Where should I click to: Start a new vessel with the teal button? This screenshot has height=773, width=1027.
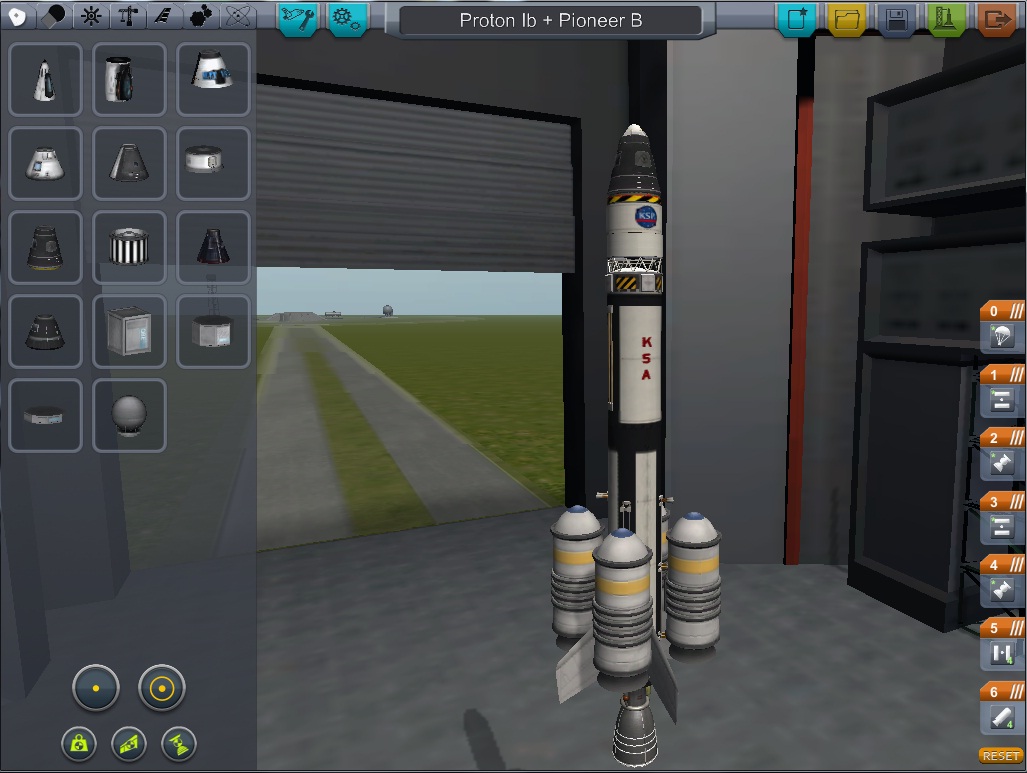point(798,19)
